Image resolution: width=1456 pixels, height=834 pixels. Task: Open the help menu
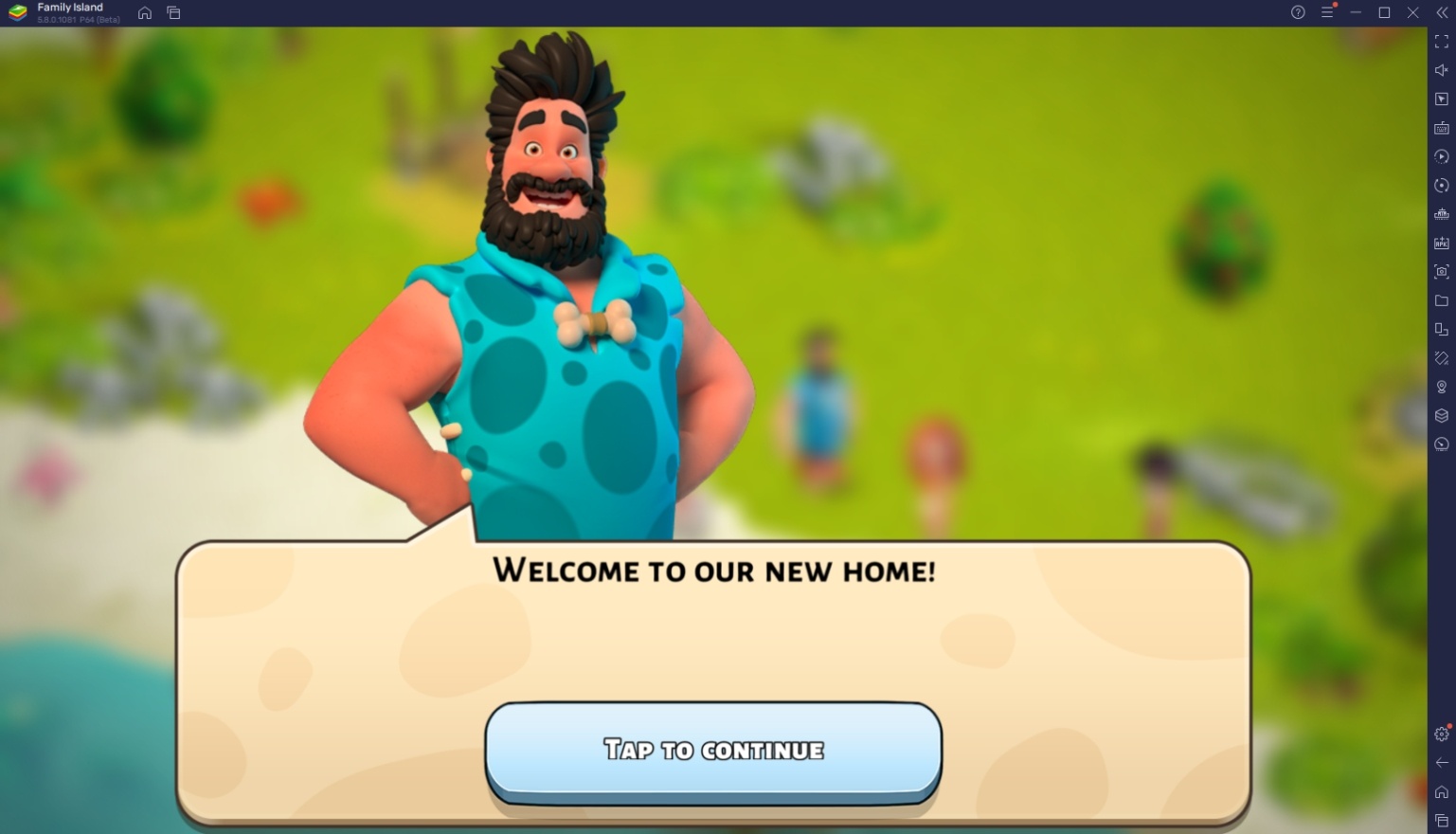(x=1297, y=12)
